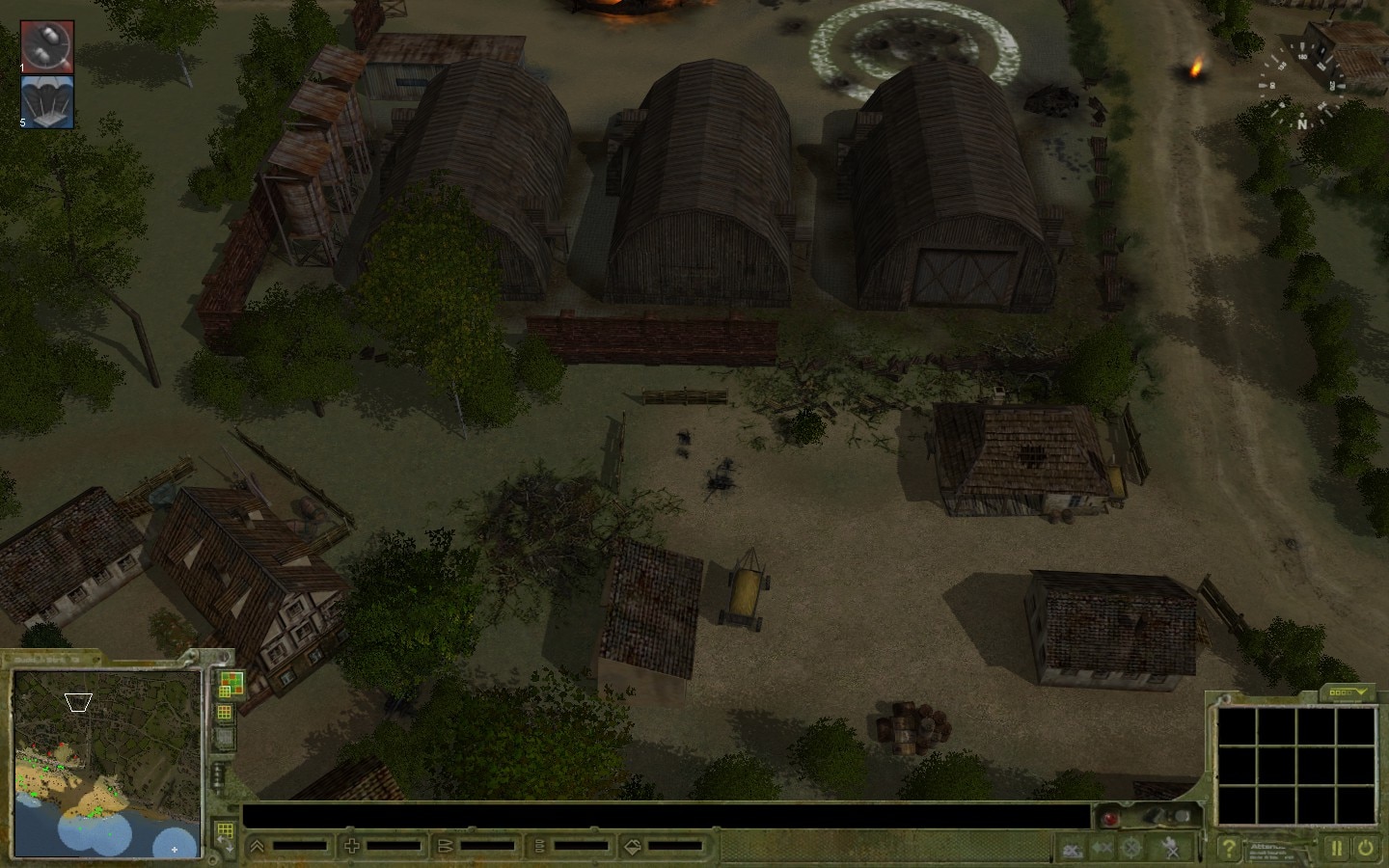The height and width of the screenshot is (868, 1389).
Task: Toggle the grey square minimap button
Action: coord(225,738)
